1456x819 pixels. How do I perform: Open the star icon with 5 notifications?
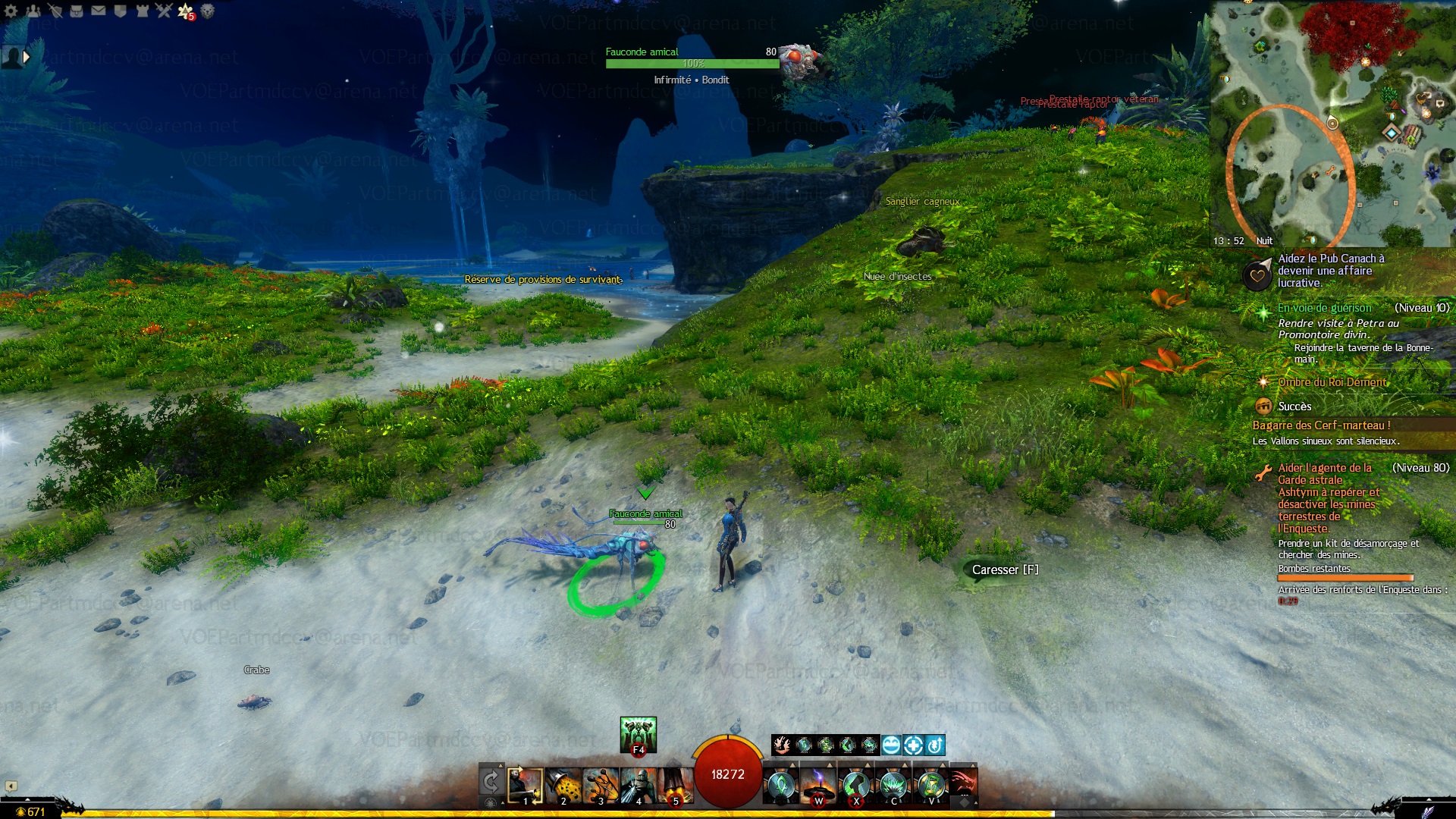(185, 11)
